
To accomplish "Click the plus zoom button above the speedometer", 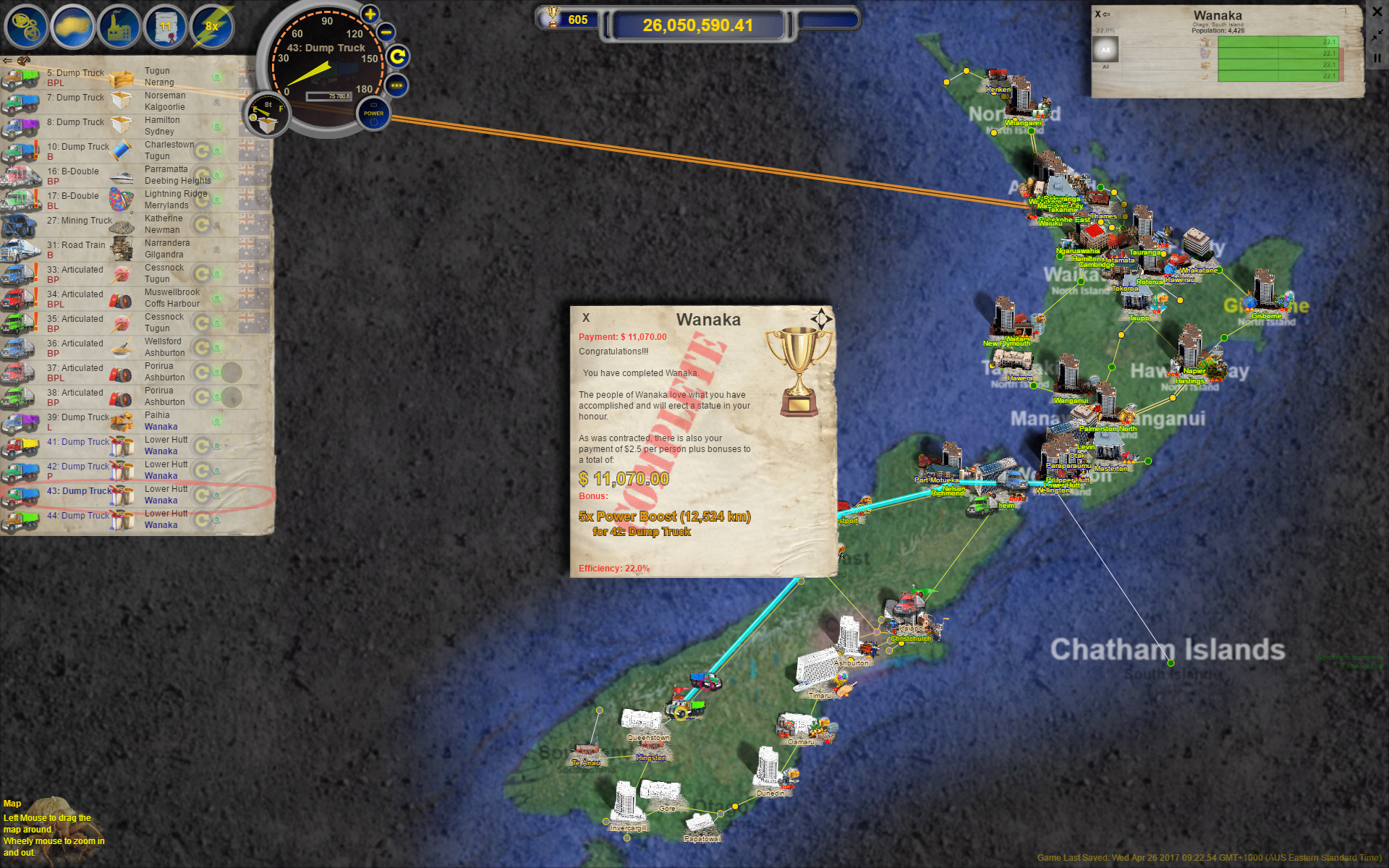I will (x=370, y=13).
